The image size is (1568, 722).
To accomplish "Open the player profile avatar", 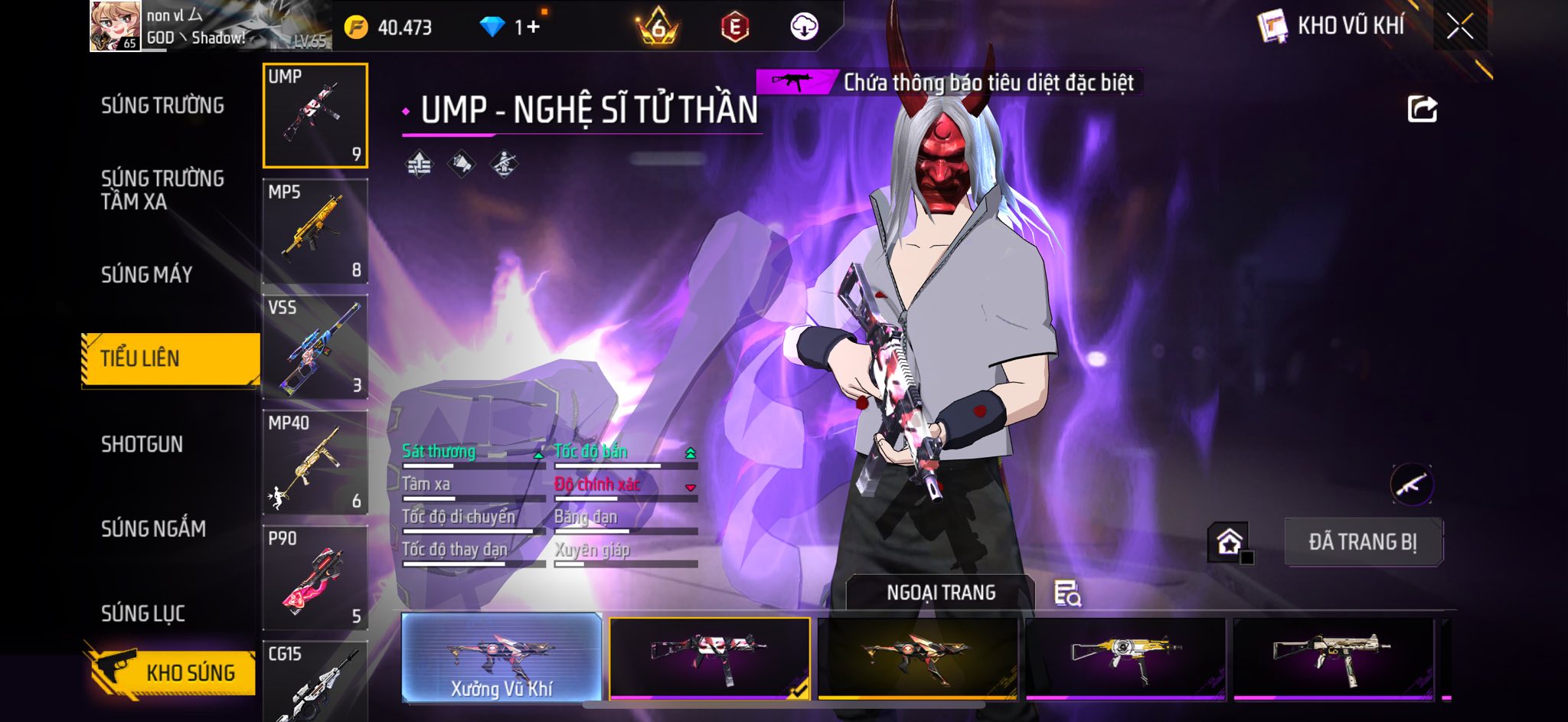I will pos(116,26).
